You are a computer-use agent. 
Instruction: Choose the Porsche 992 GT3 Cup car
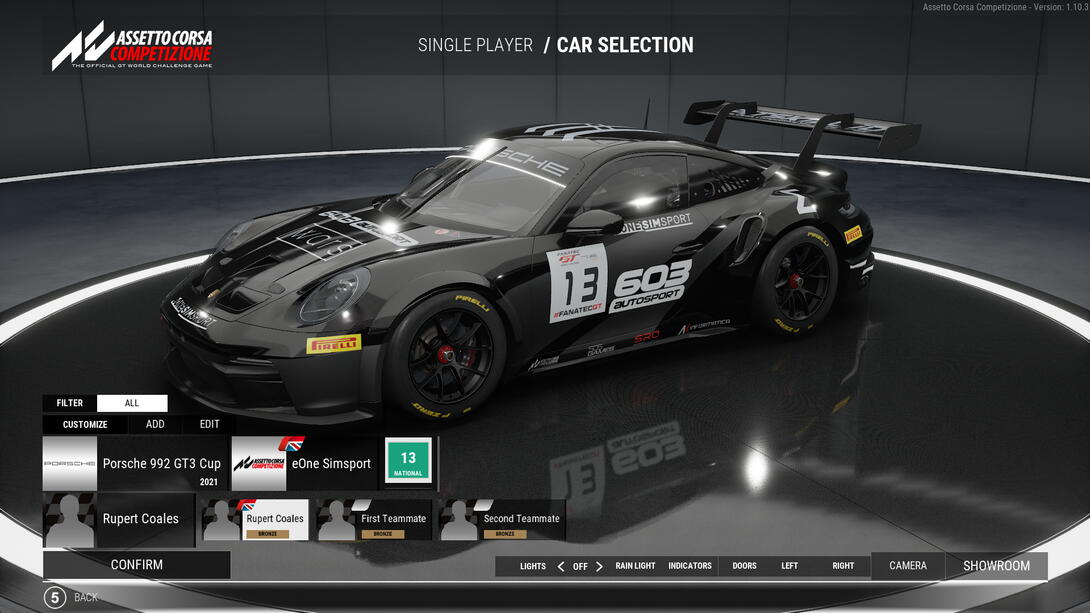135,464
